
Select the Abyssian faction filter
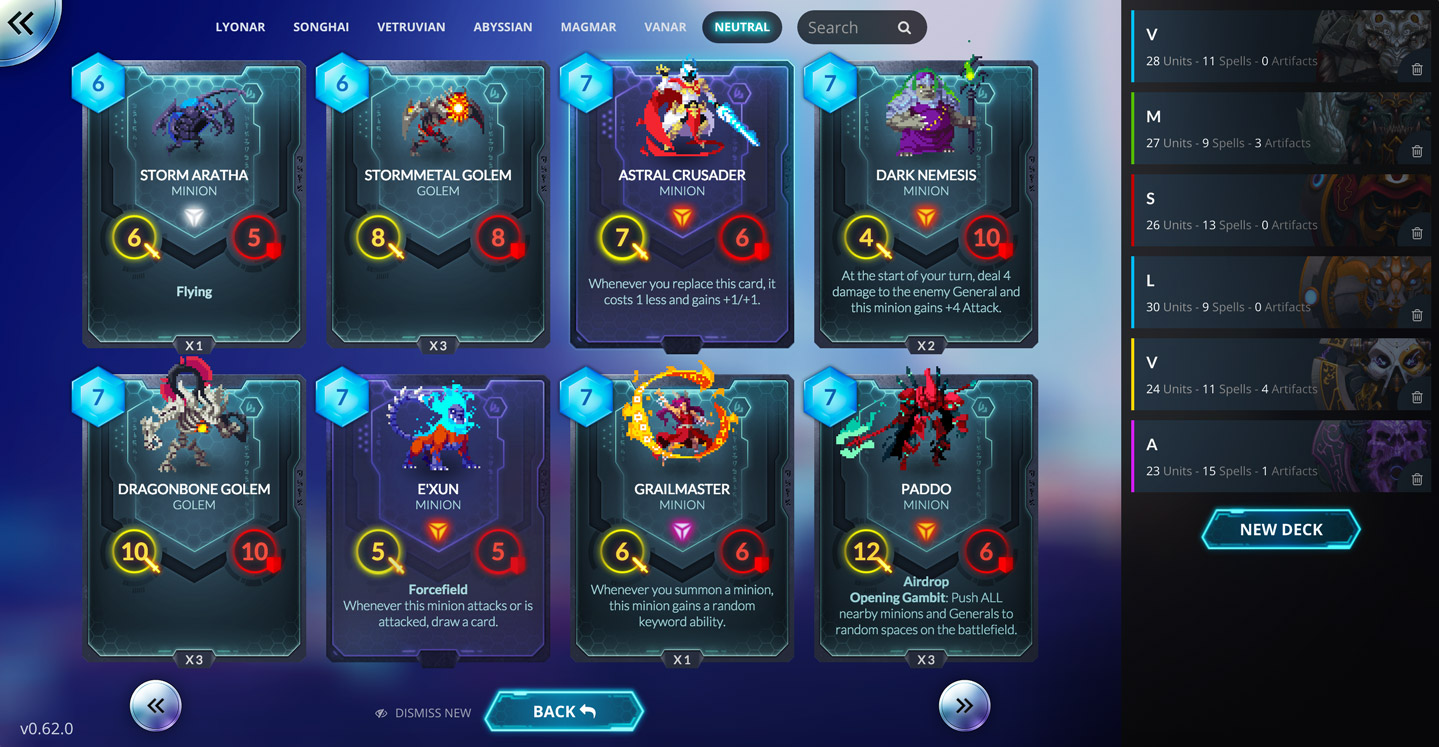coord(503,27)
